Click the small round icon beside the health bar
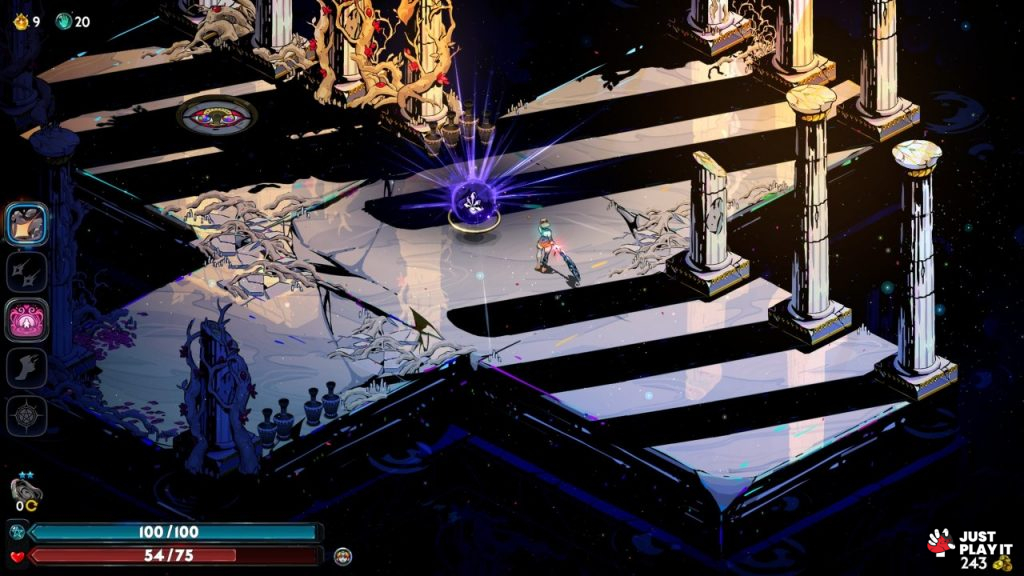The height and width of the screenshot is (576, 1024). coord(343,555)
